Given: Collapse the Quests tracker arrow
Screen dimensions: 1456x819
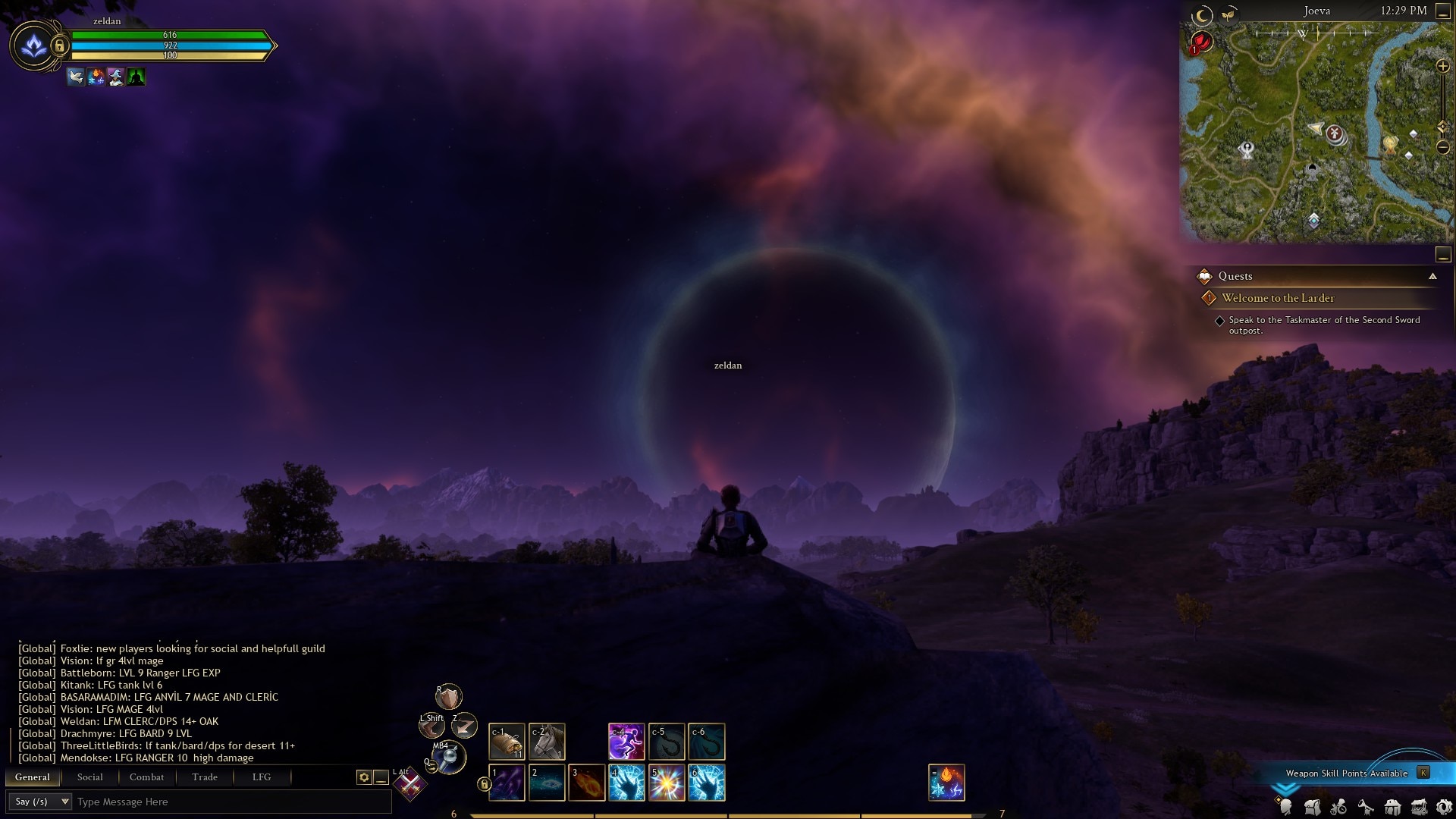Looking at the screenshot, I should tap(1432, 276).
